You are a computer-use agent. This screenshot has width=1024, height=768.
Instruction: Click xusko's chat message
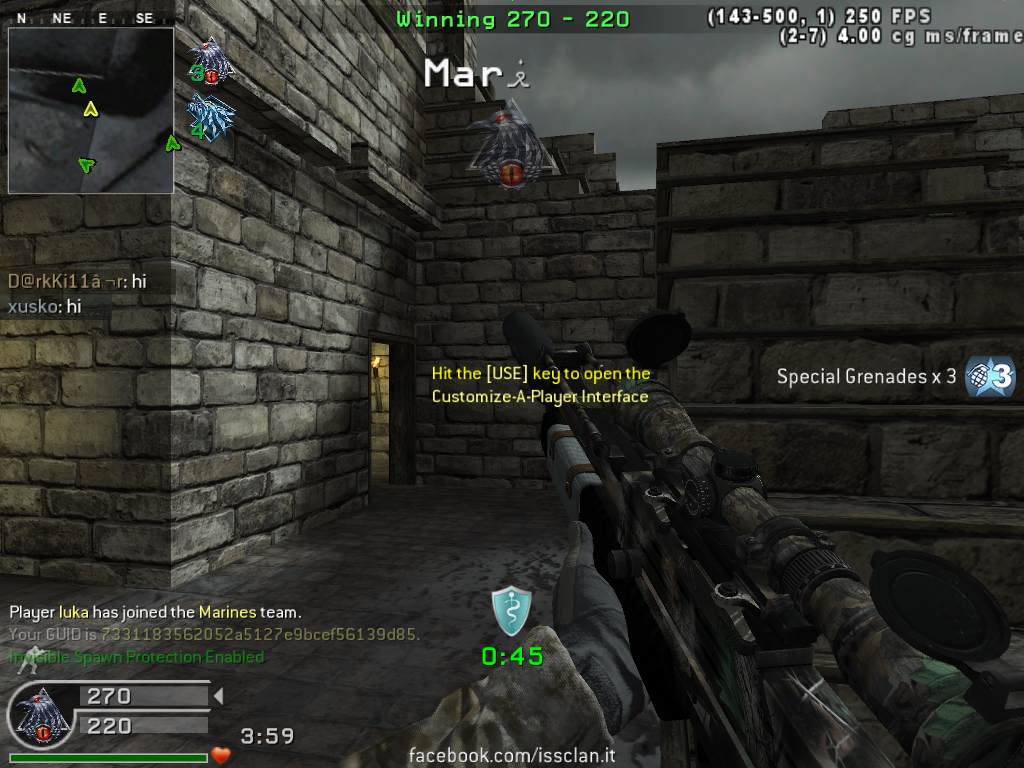[x=45, y=307]
